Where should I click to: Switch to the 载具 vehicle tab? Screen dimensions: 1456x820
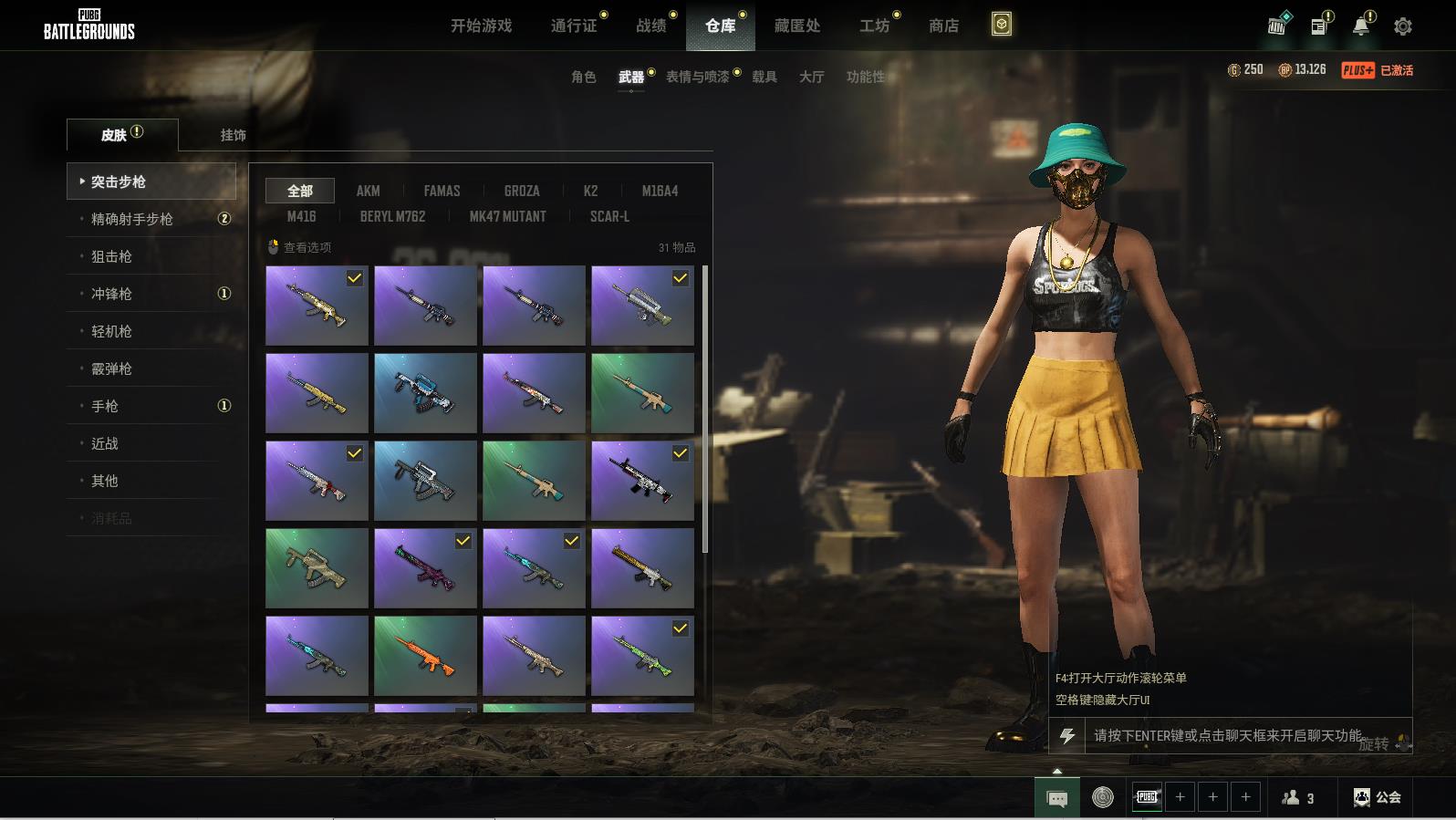764,77
